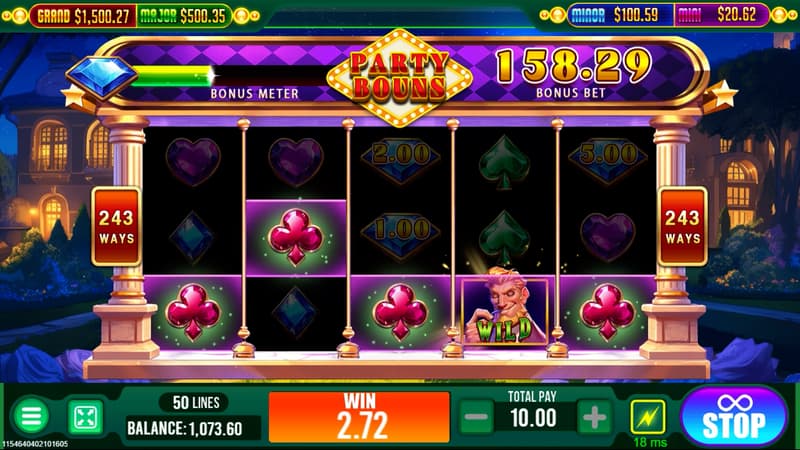Viewport: 800px width, 450px height.
Task: Increase total pay with plus button
Action: point(594,418)
